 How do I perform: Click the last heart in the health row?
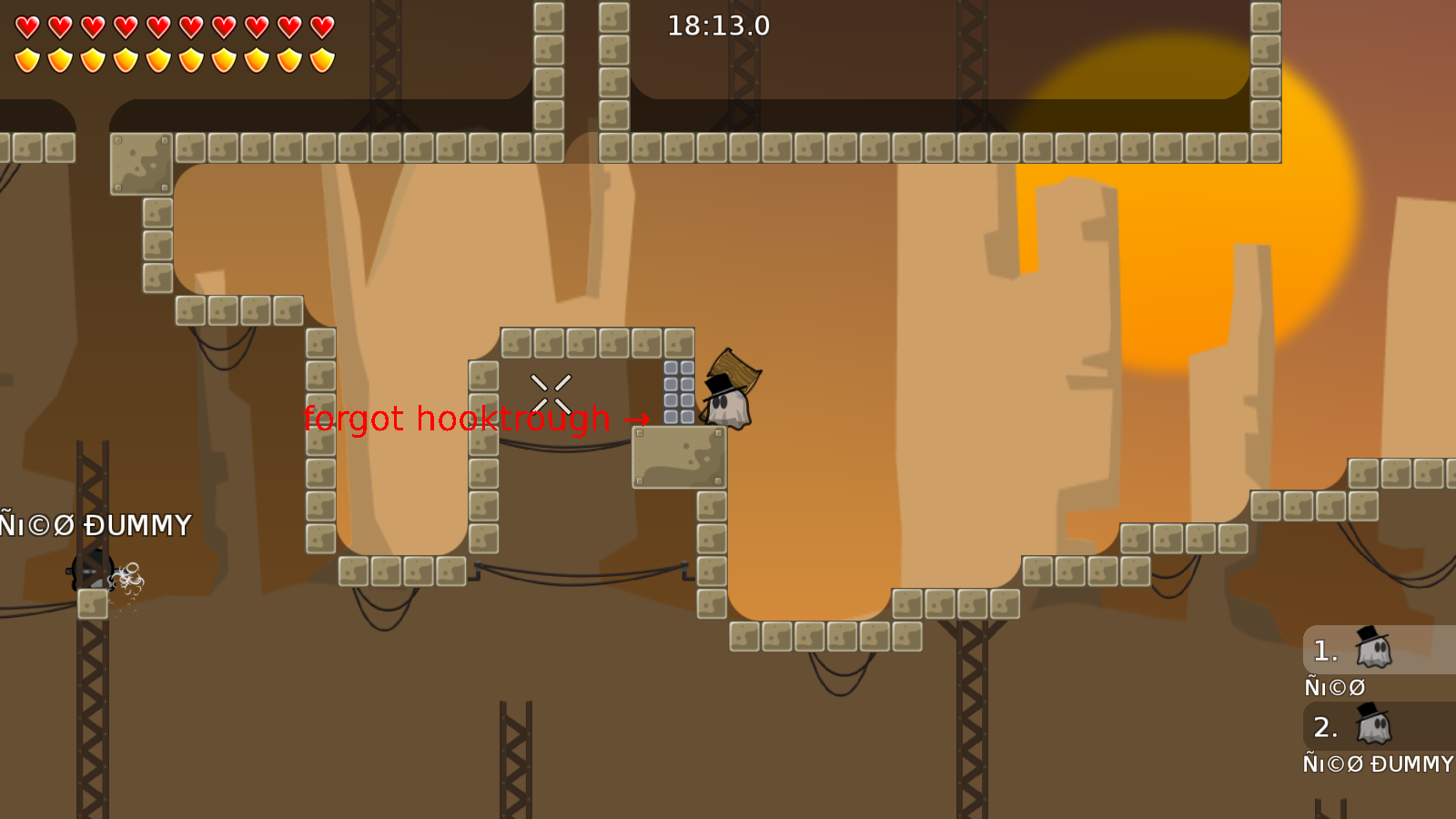tap(320, 25)
